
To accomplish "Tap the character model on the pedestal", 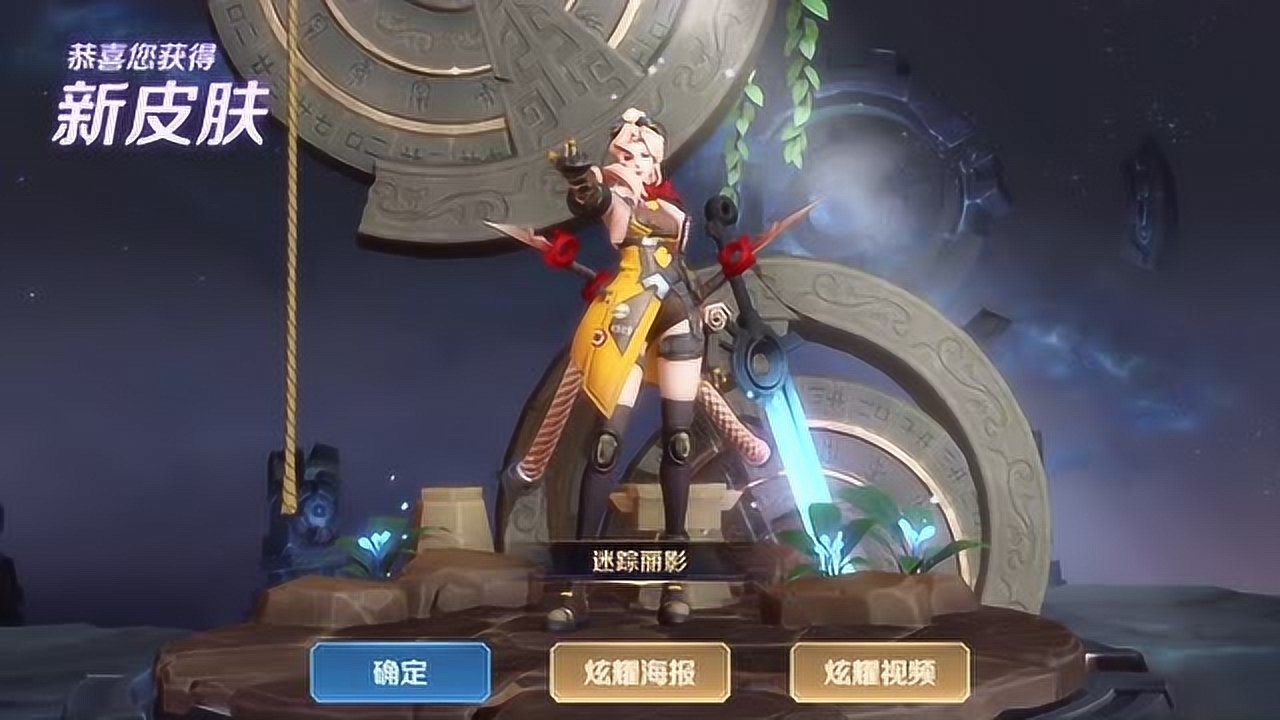I will pyautogui.click(x=638, y=330).
